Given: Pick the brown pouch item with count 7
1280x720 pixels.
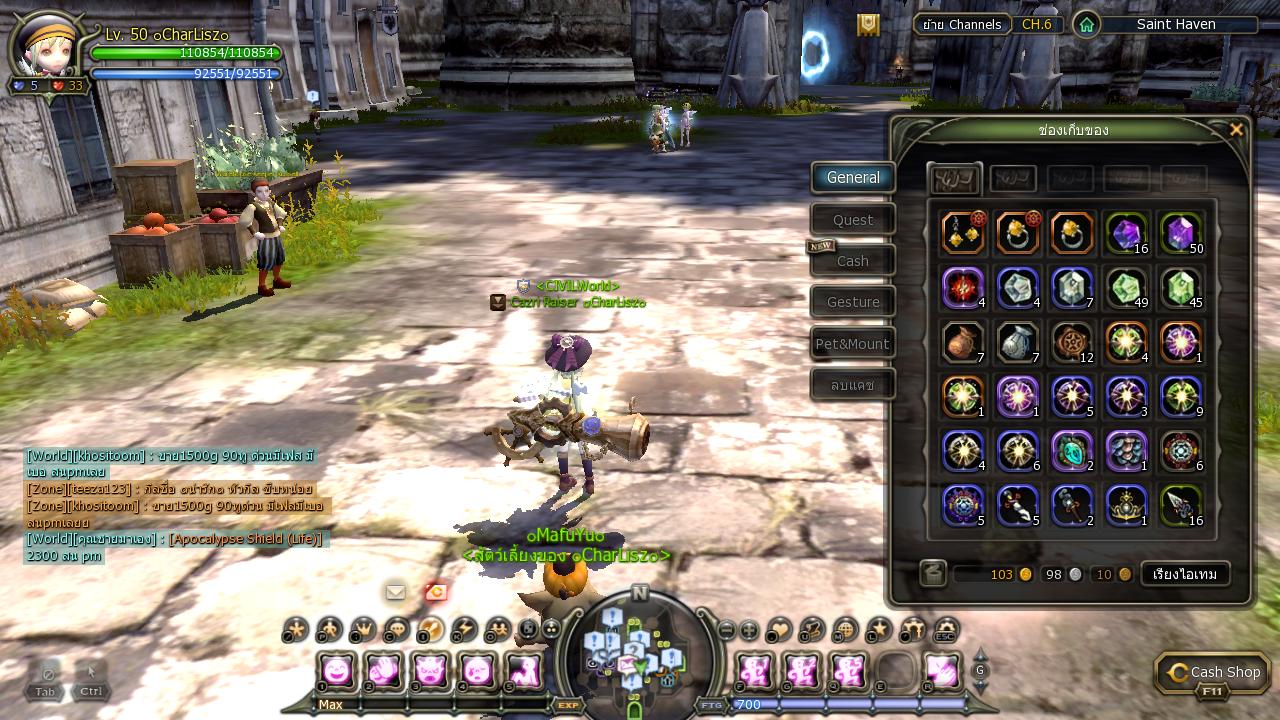Looking at the screenshot, I should tap(963, 342).
